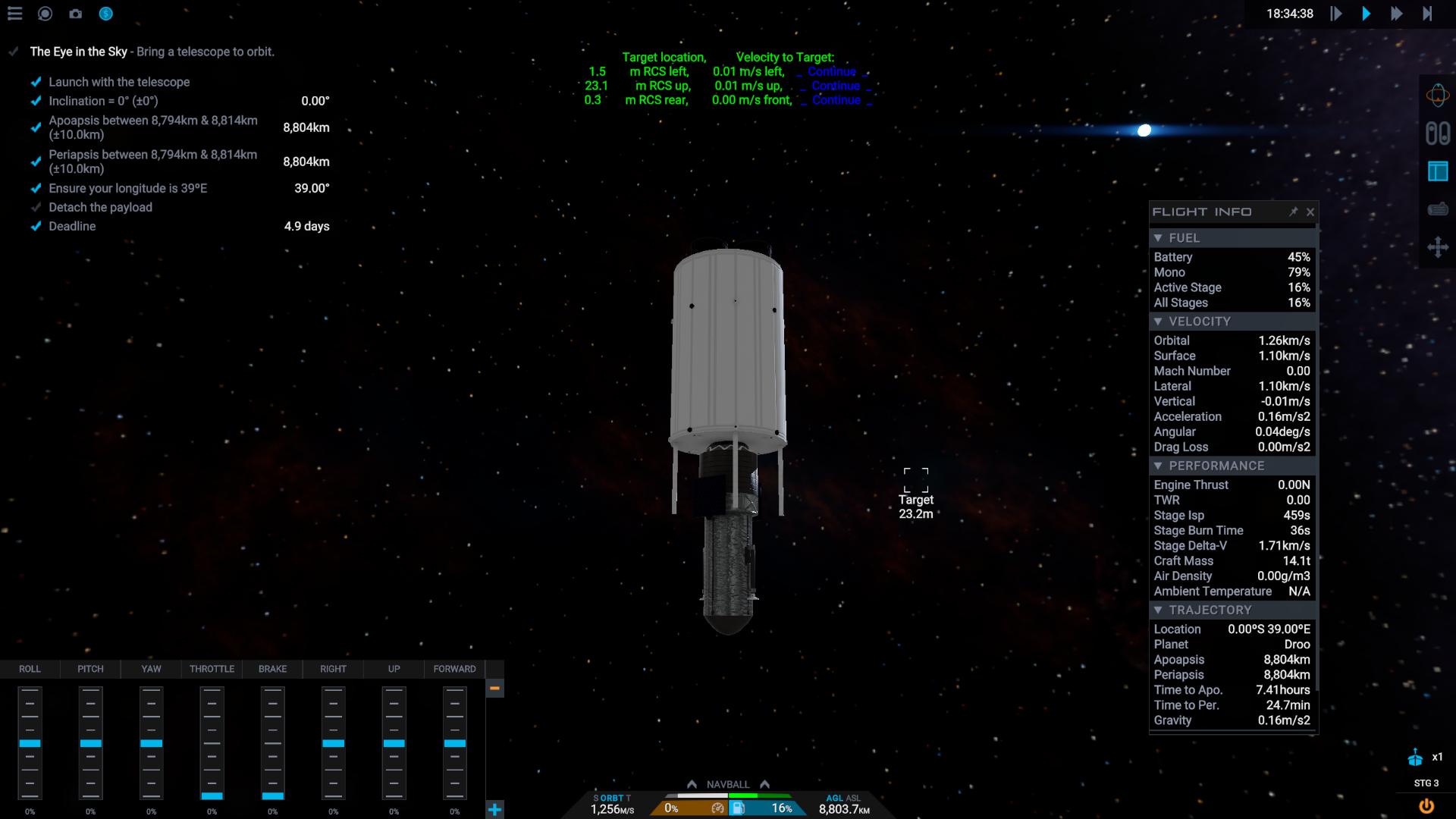Activate the next stage button
The width and height of the screenshot is (1456, 819).
[1415, 758]
